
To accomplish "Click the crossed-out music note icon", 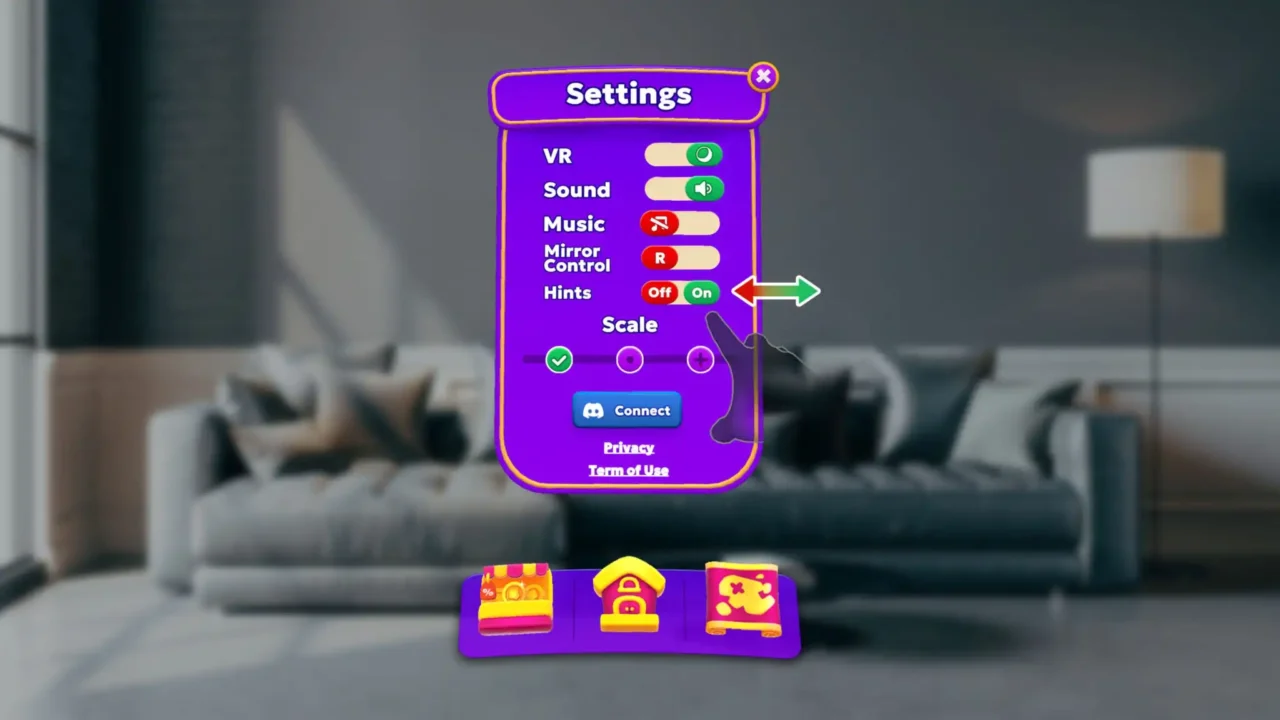I will (659, 223).
